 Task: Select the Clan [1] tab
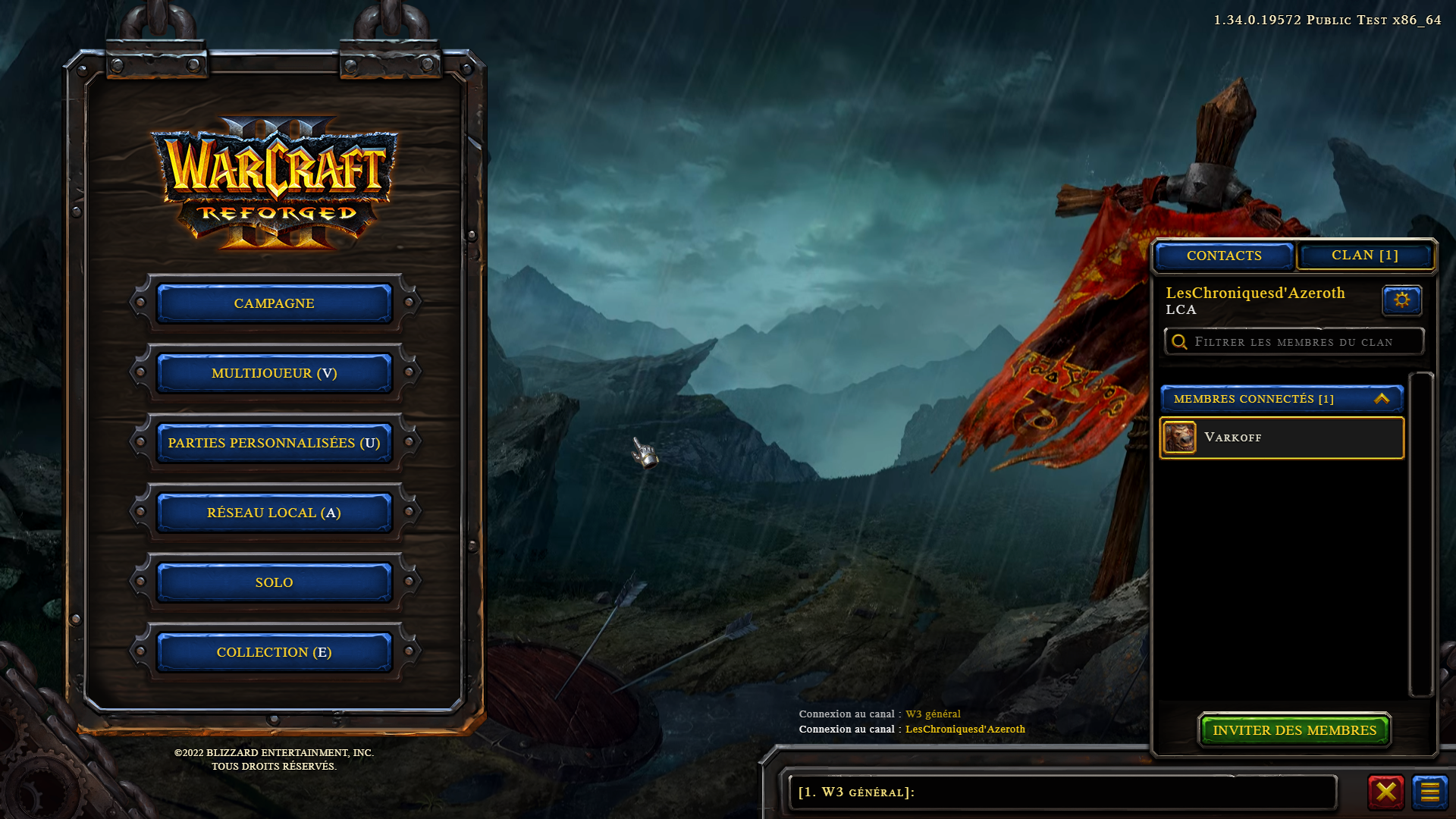(1364, 256)
